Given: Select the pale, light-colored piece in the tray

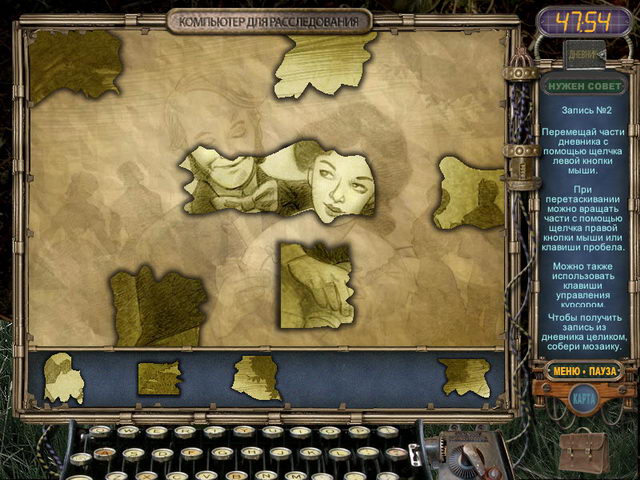Looking at the screenshot, I should (63, 377).
